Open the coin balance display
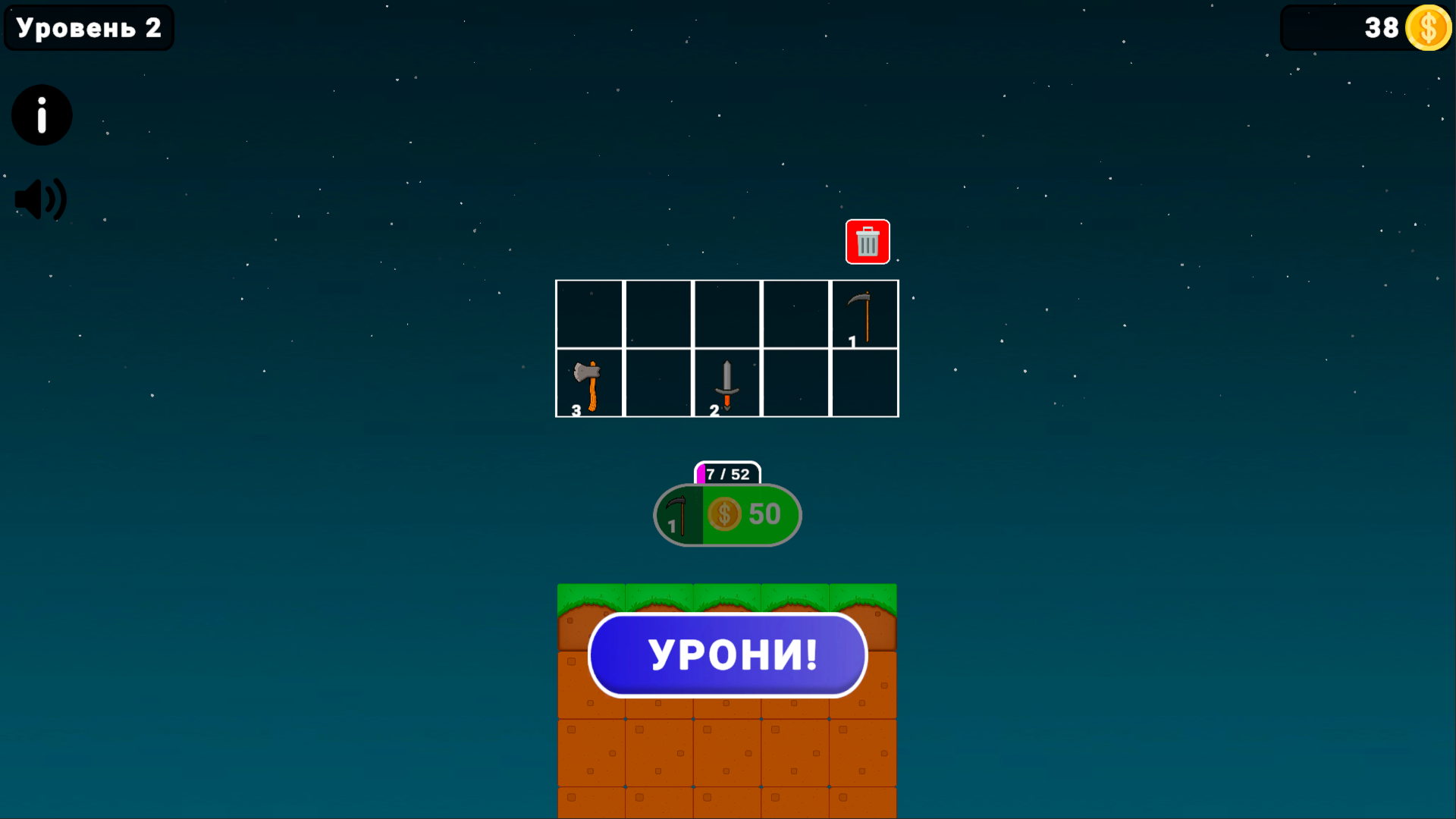This screenshot has width=1456, height=819. click(1365, 28)
